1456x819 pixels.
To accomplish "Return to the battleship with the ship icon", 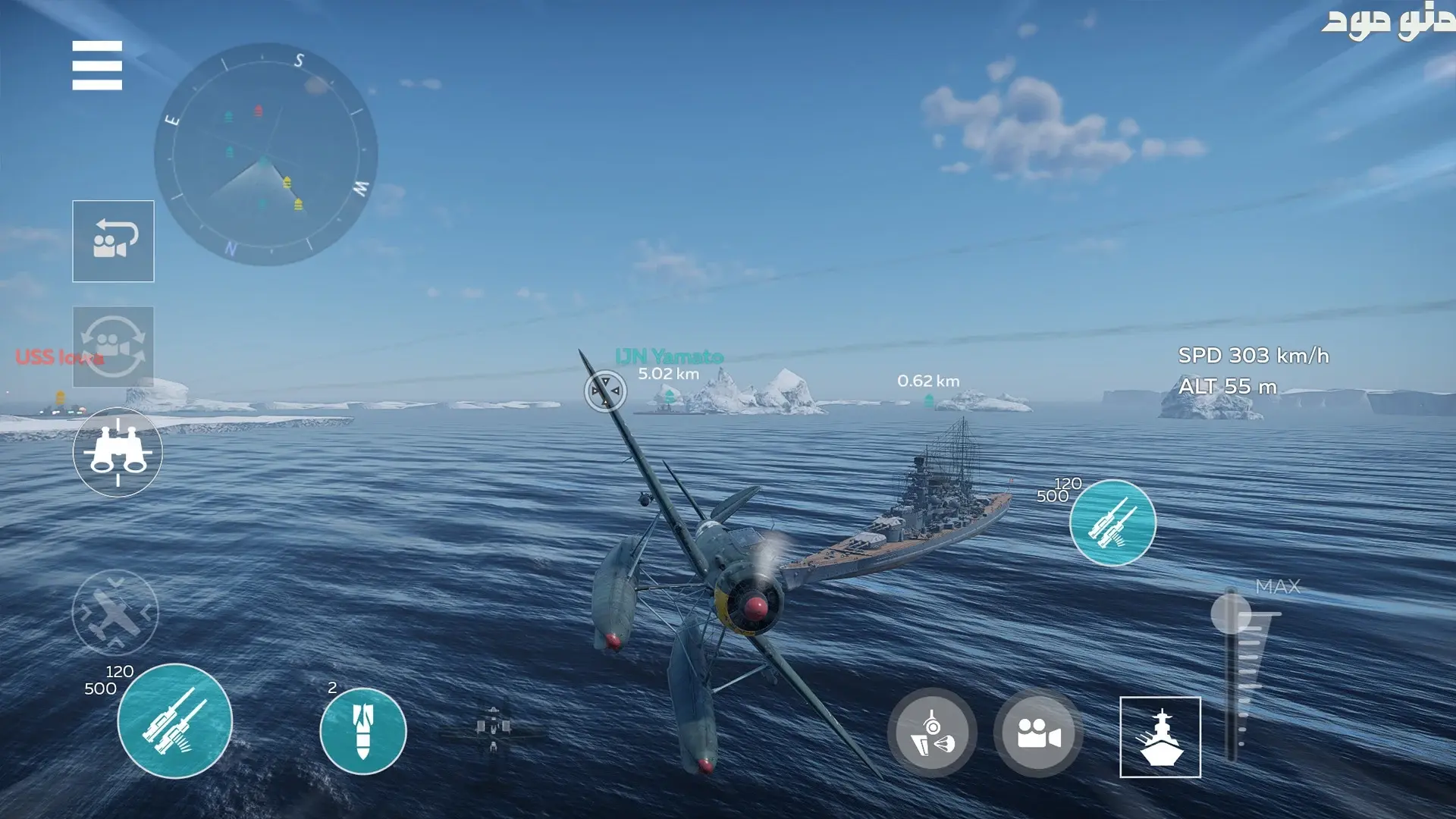I will (1160, 737).
